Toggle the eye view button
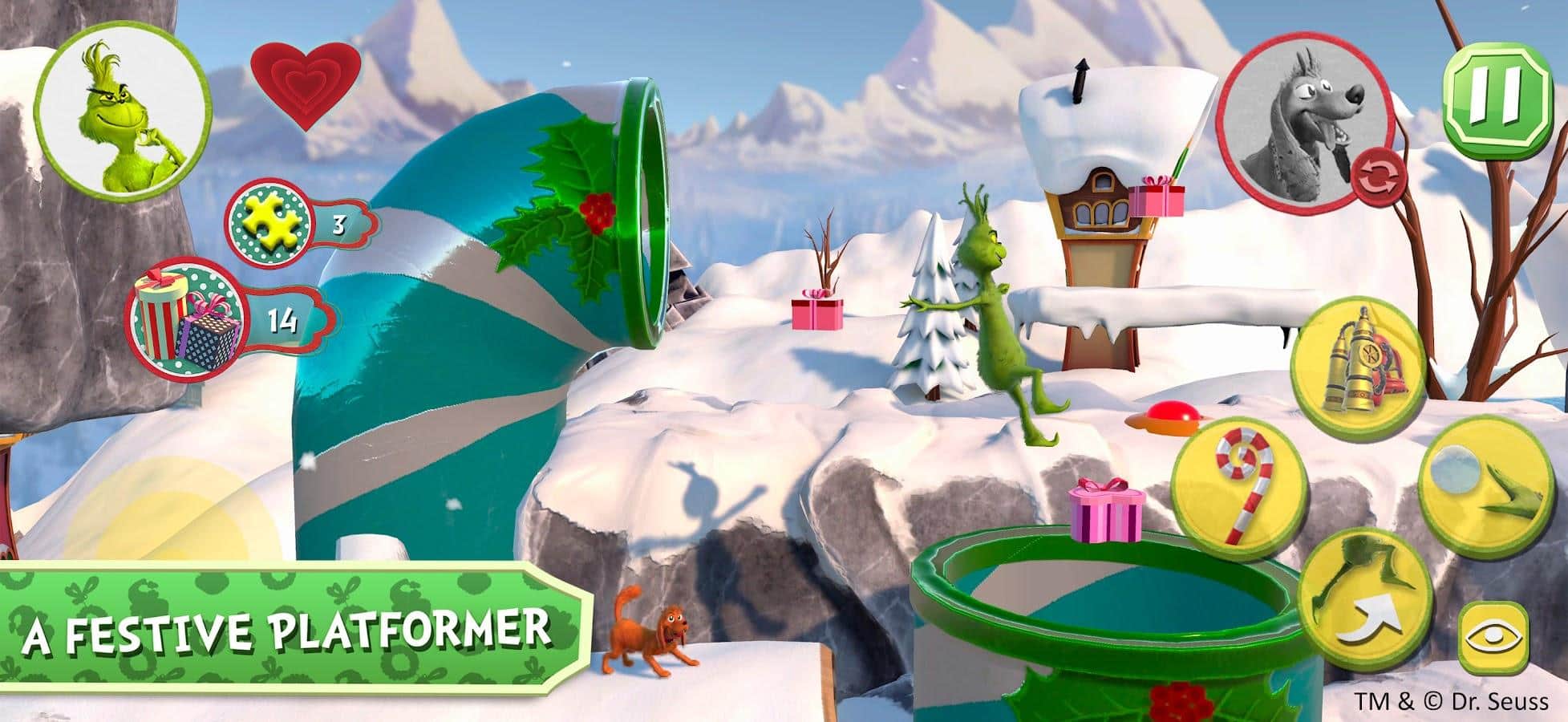 (1493, 639)
